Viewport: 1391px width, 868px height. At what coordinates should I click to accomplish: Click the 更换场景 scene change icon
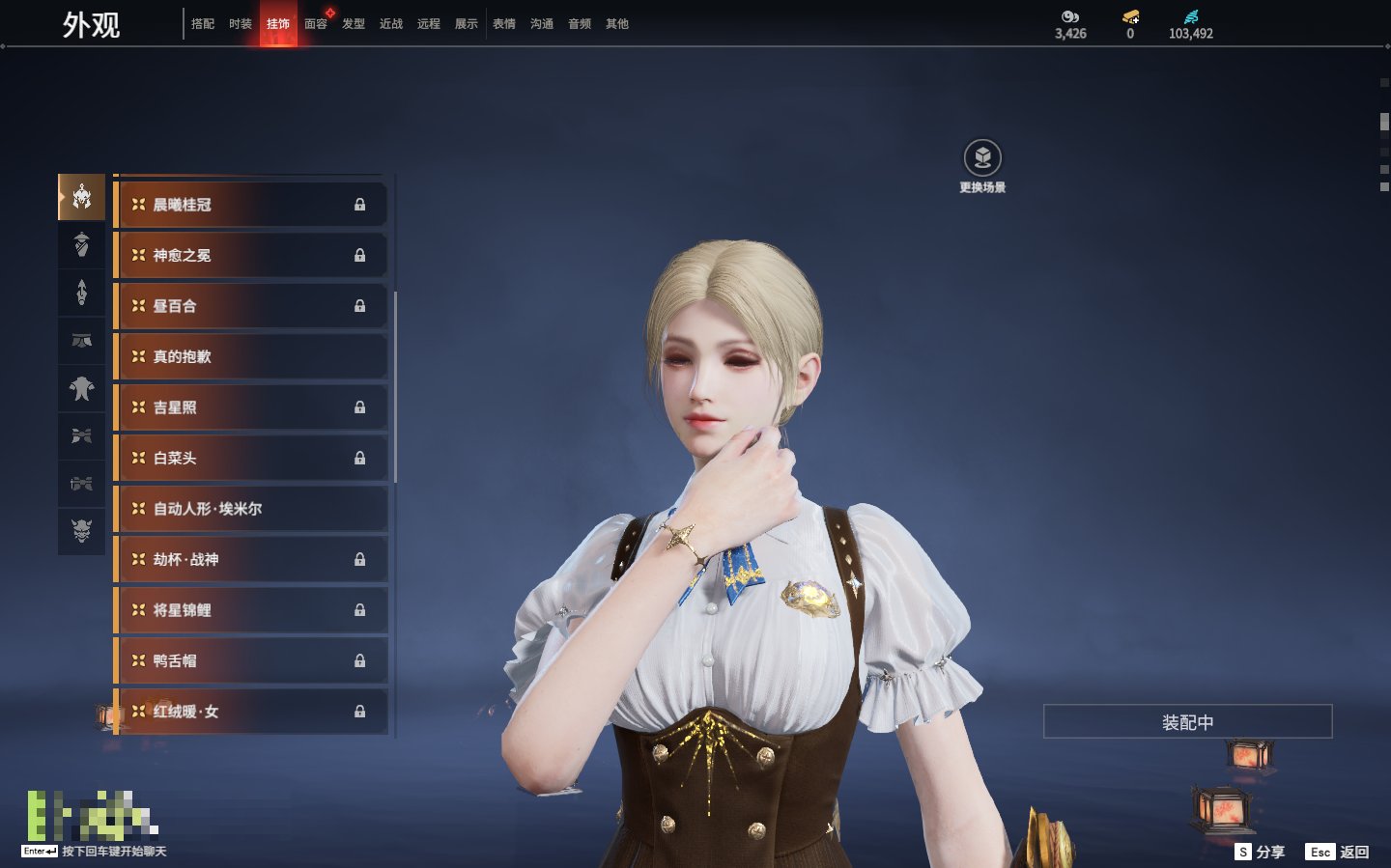click(982, 158)
